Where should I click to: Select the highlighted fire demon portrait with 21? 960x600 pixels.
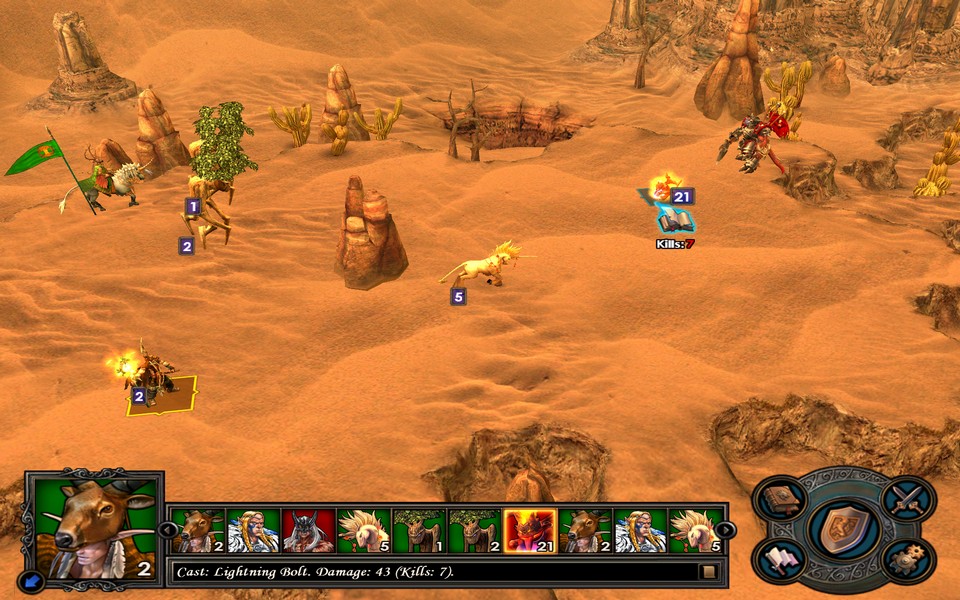click(530, 531)
